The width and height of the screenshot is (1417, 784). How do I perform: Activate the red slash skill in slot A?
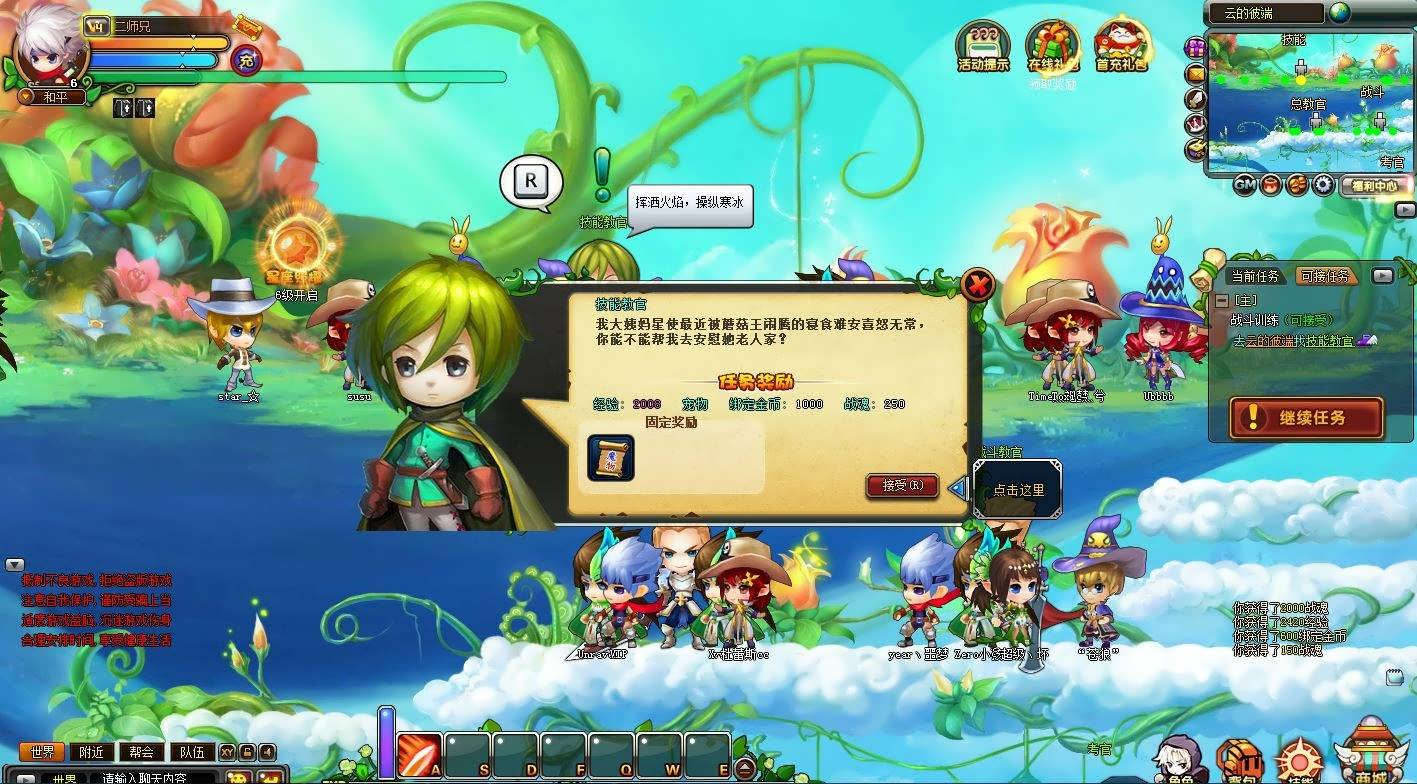[x=419, y=755]
